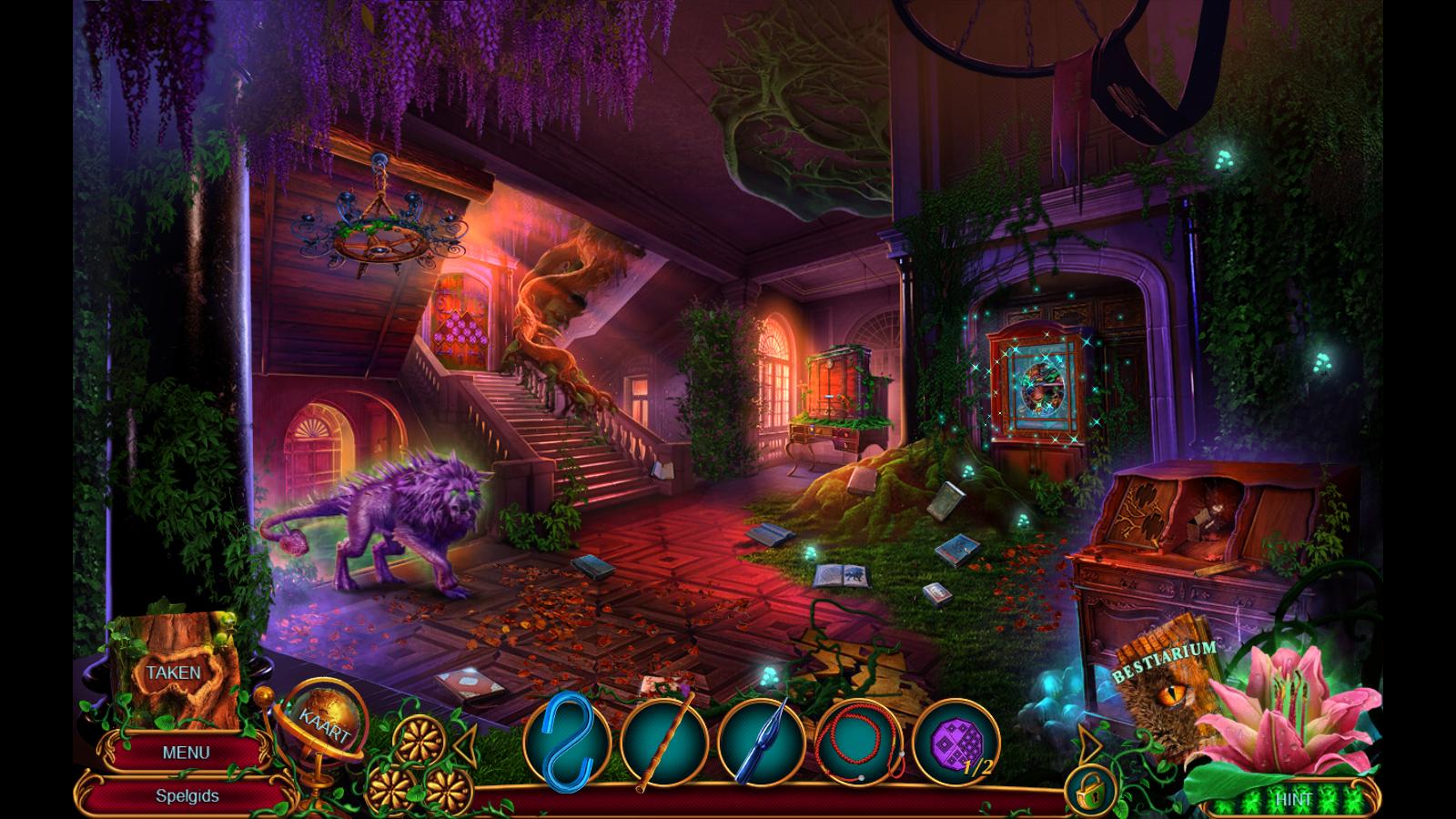This screenshot has height=819, width=1456.
Task: Open the main Menu
Action: click(x=186, y=753)
